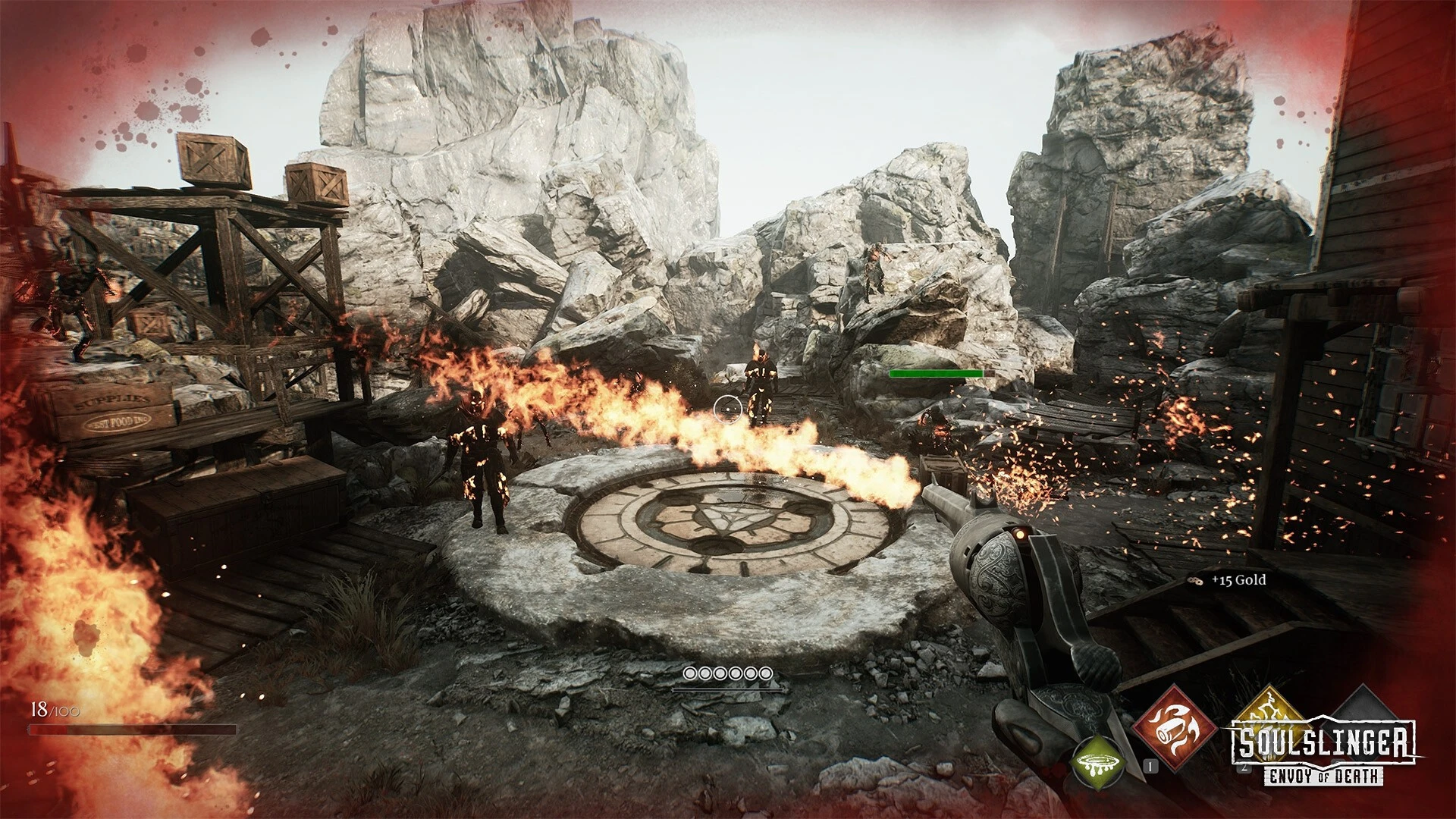Use the green dripping halo ability
This screenshot has height=819, width=1456.
[1097, 761]
